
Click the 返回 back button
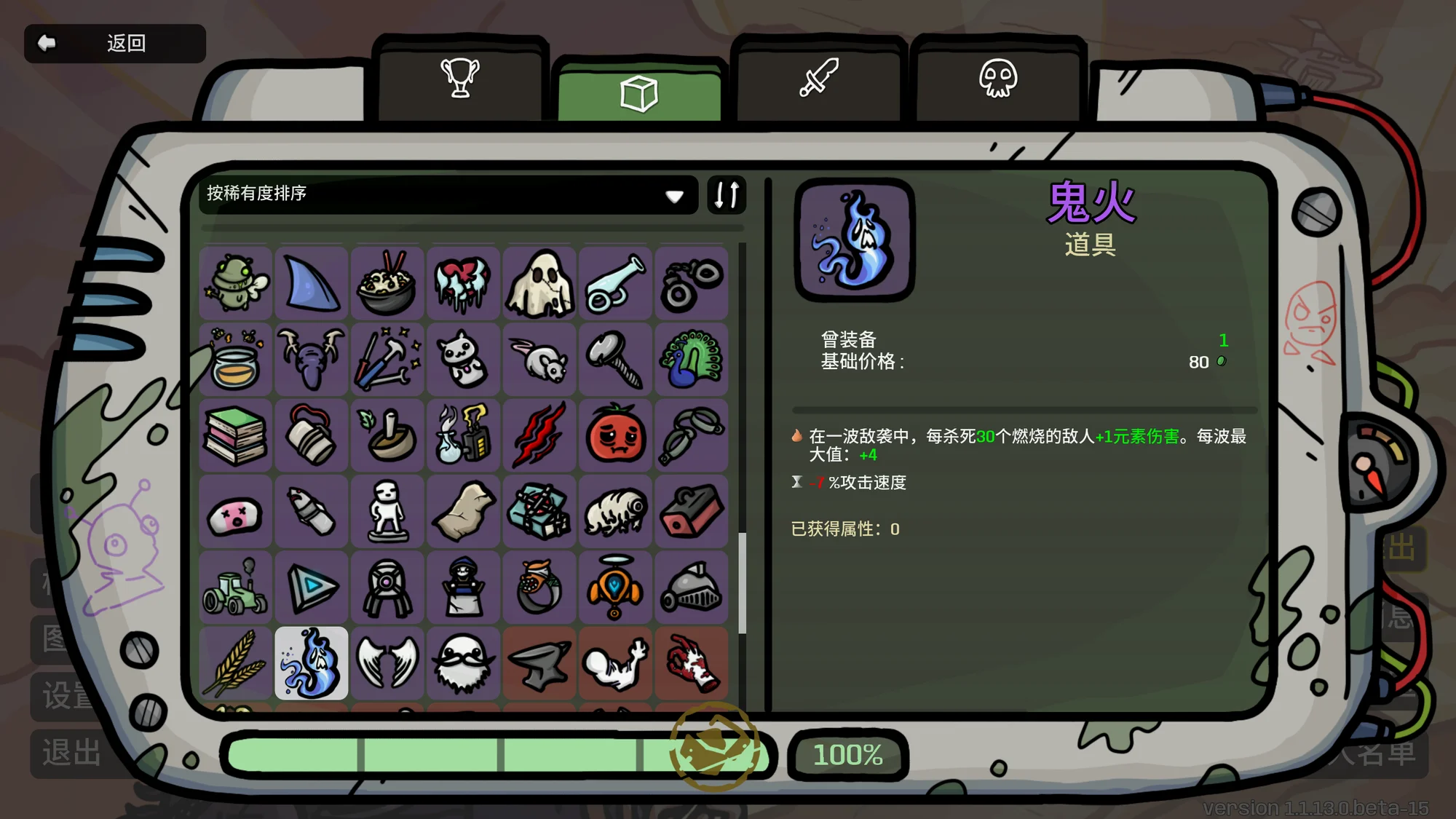(x=114, y=44)
